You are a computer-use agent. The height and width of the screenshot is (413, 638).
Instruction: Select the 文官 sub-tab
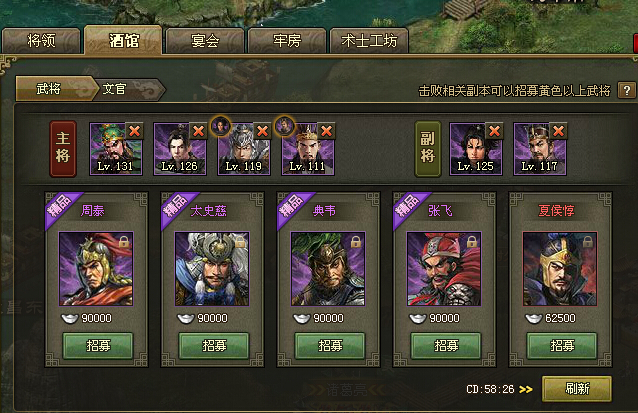[115, 88]
